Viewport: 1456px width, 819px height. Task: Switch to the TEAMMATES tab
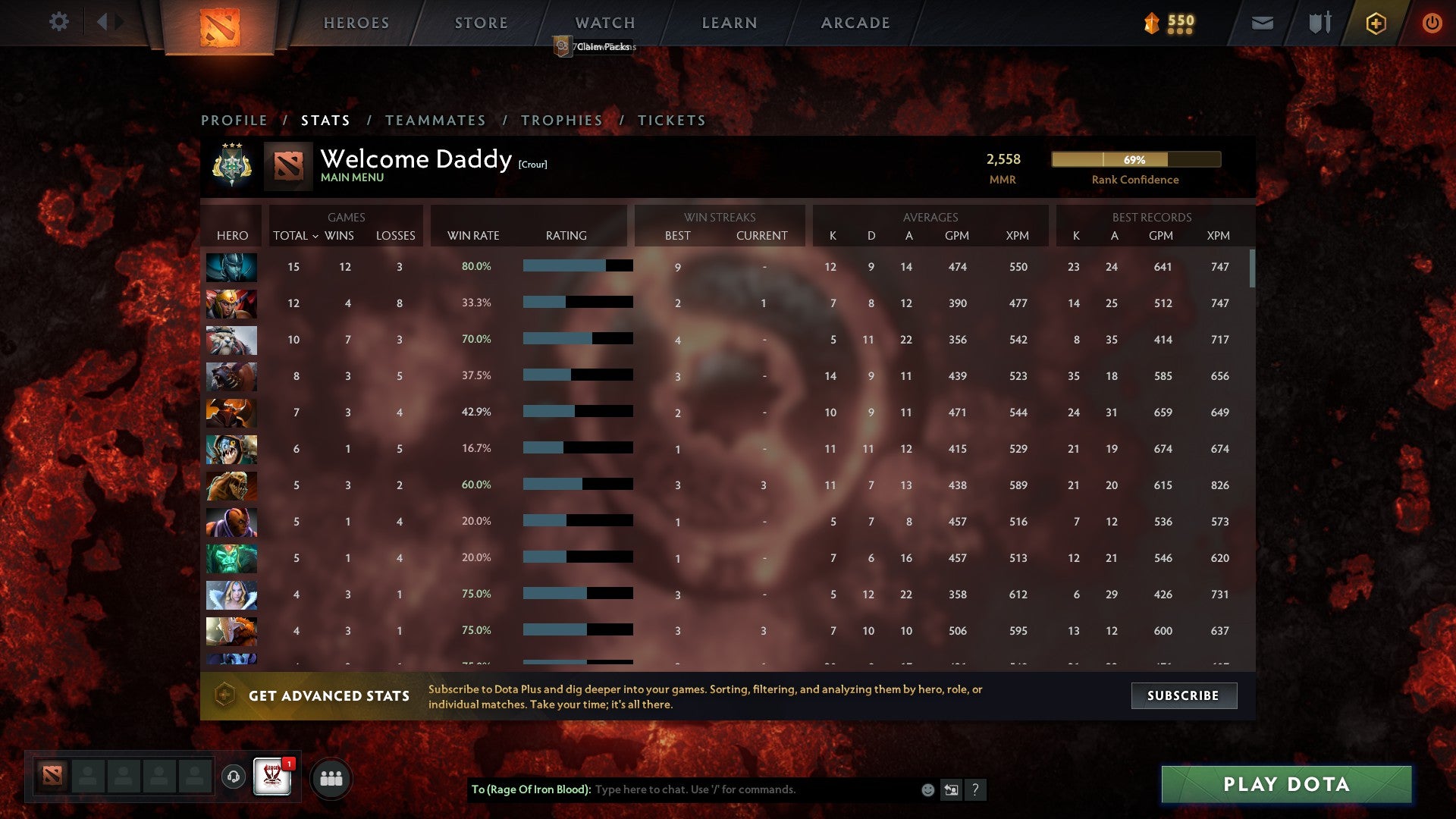pos(436,120)
